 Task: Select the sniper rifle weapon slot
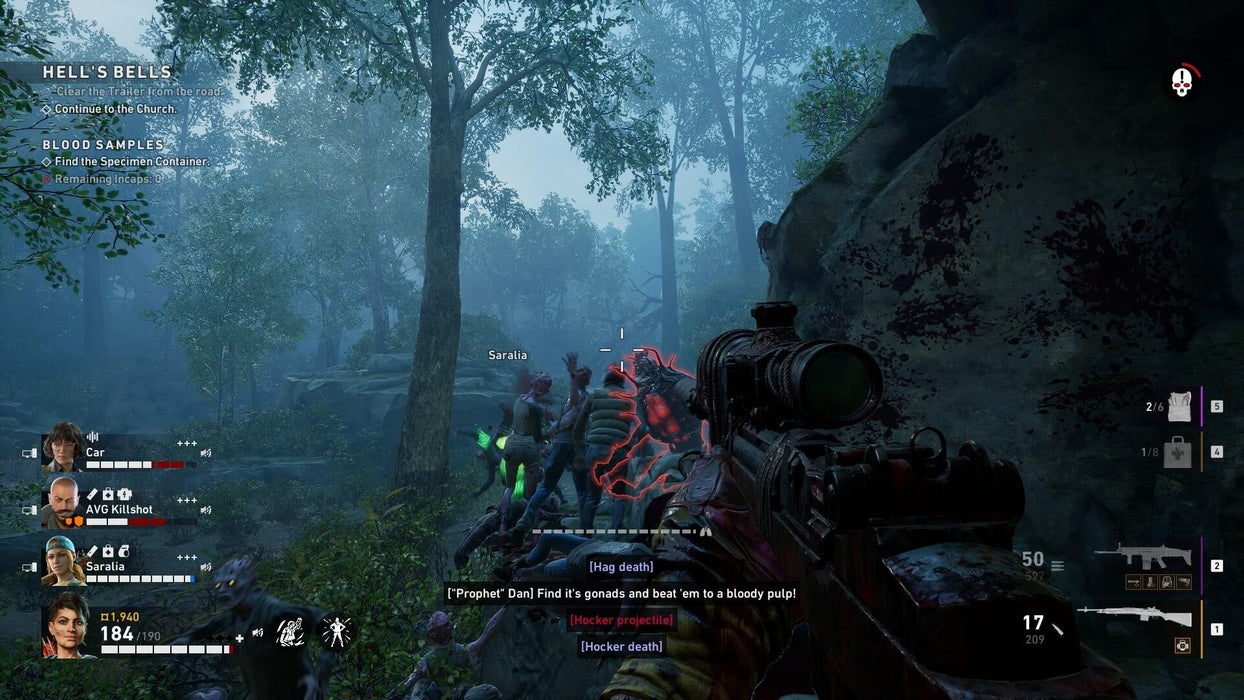tap(1134, 617)
